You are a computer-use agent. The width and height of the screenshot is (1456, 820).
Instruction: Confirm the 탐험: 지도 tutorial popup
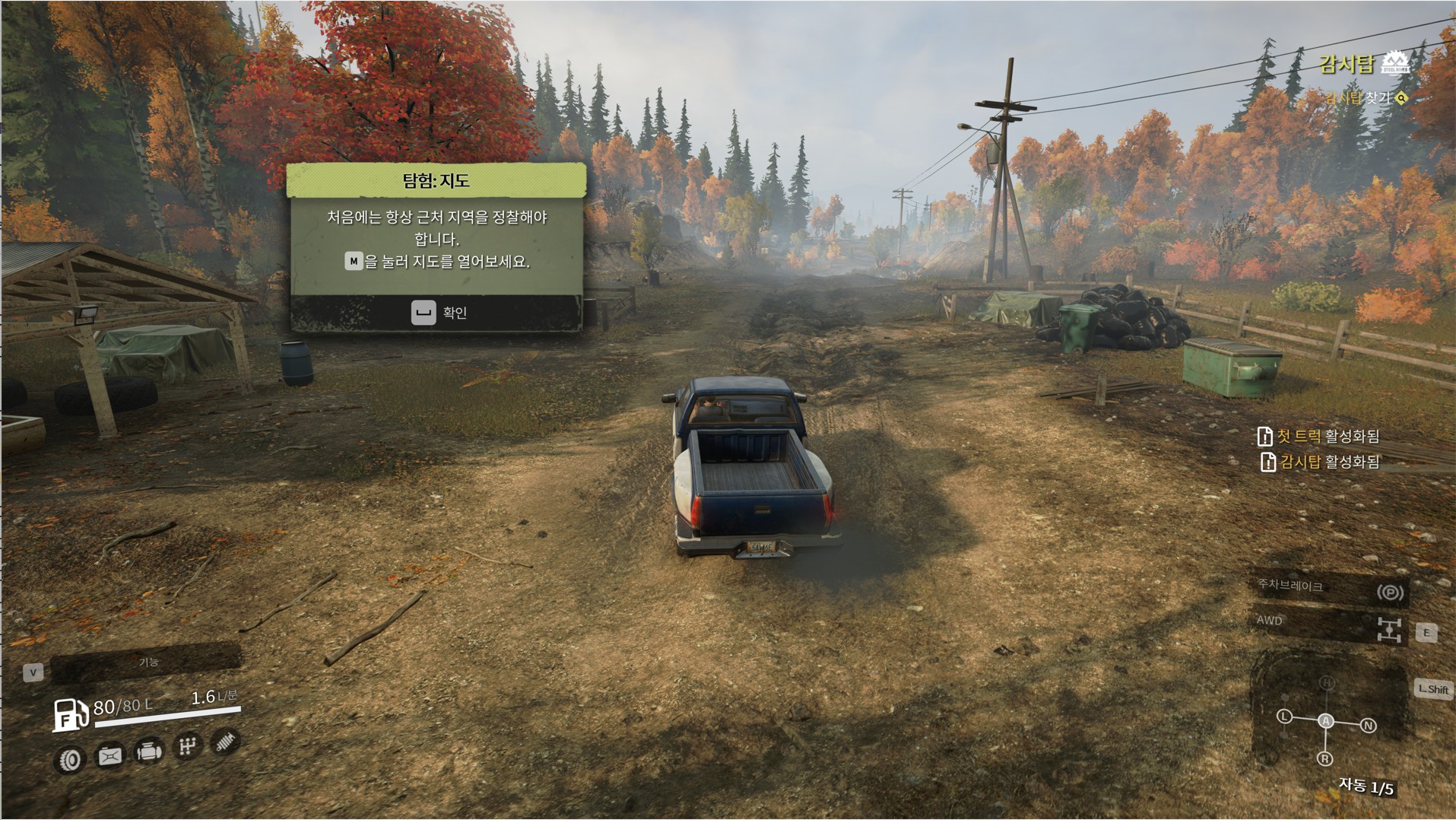(x=438, y=313)
